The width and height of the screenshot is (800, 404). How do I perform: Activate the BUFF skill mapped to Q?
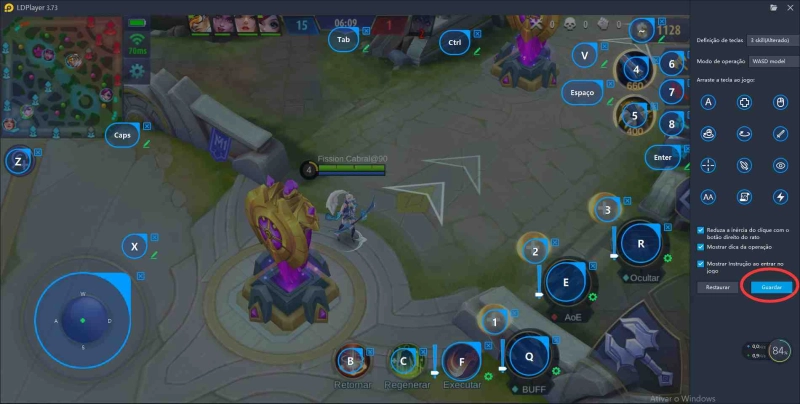(528, 356)
